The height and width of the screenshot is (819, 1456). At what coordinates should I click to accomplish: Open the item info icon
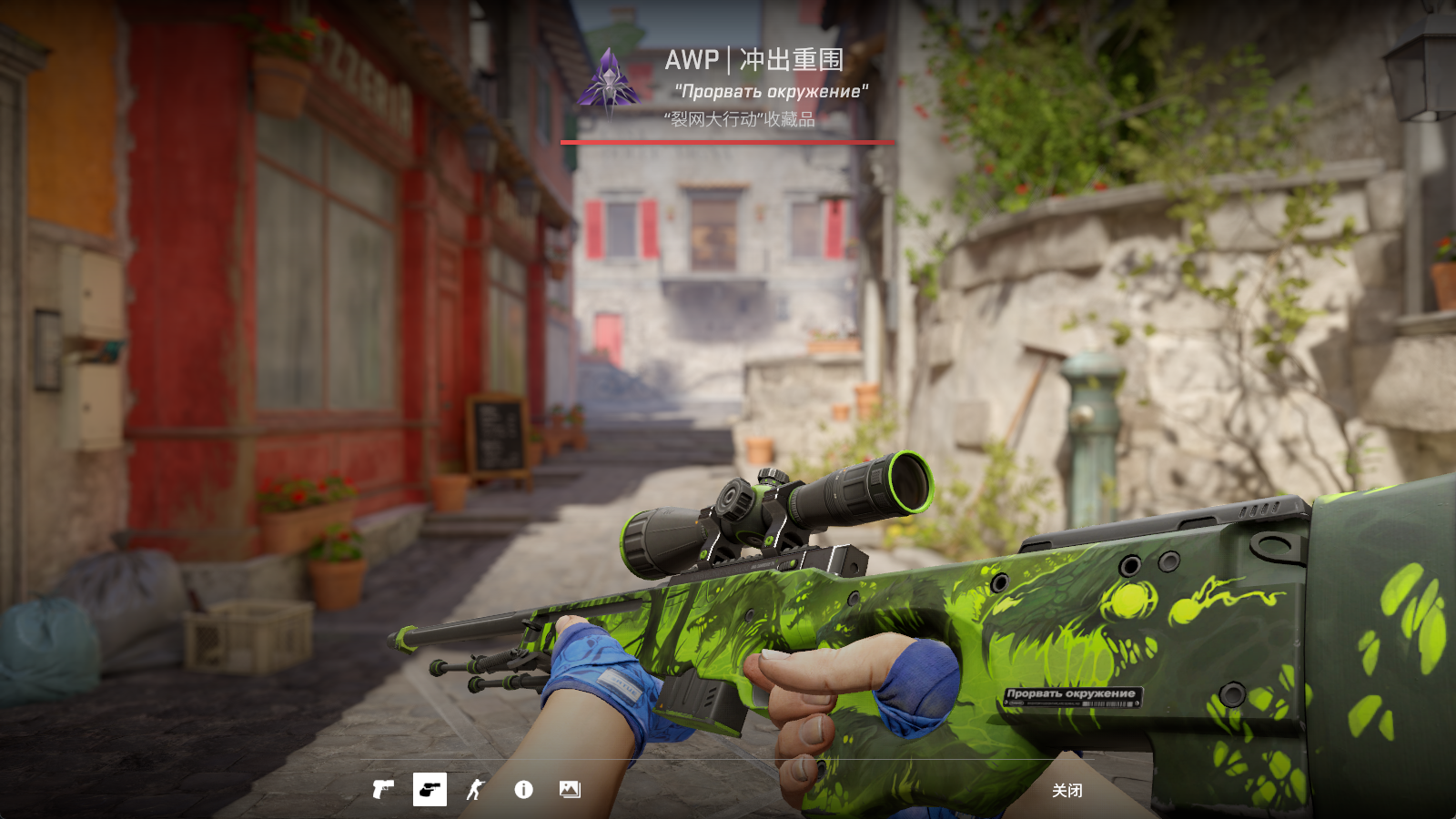click(523, 790)
